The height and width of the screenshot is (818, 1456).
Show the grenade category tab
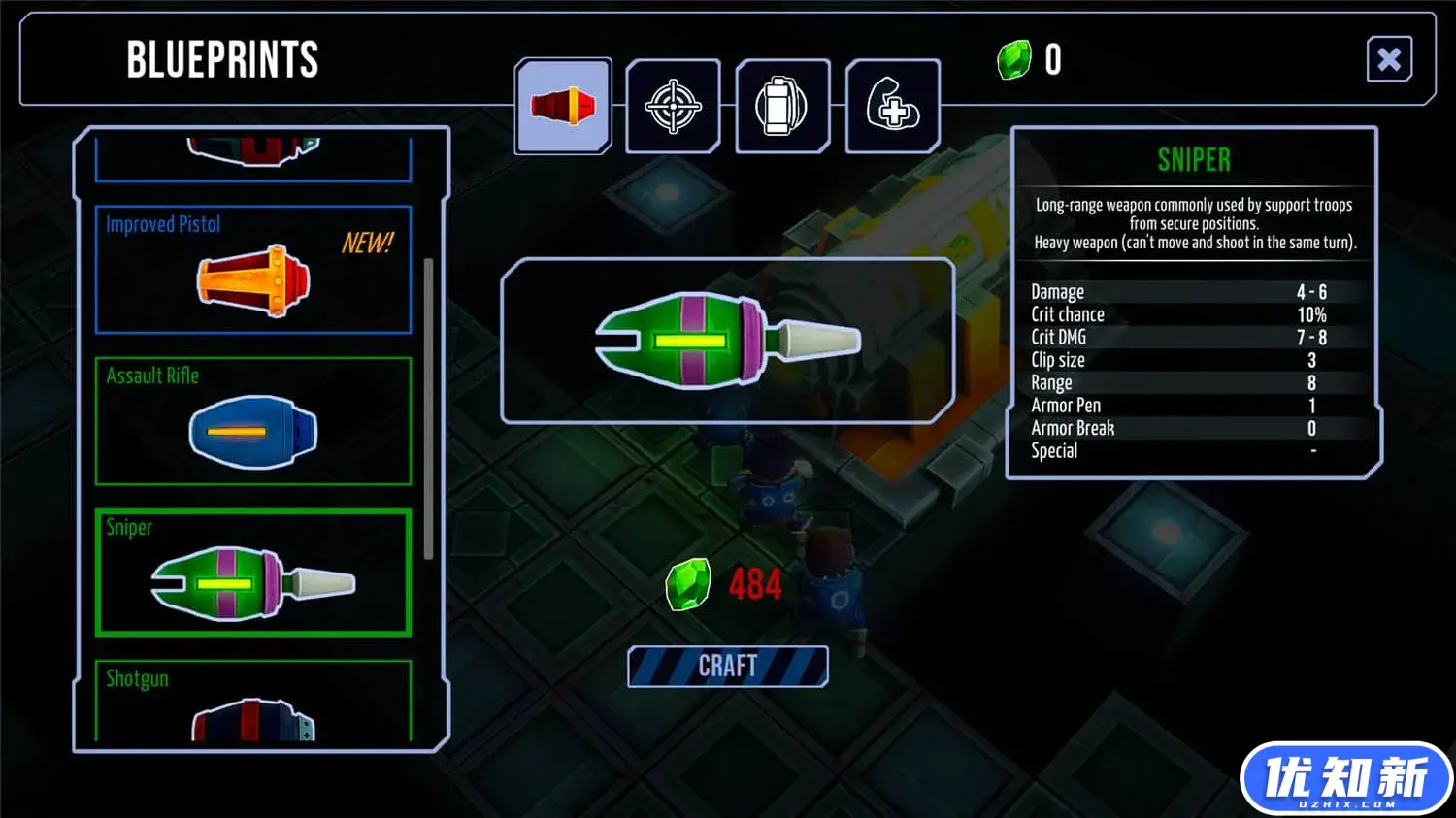click(x=782, y=106)
